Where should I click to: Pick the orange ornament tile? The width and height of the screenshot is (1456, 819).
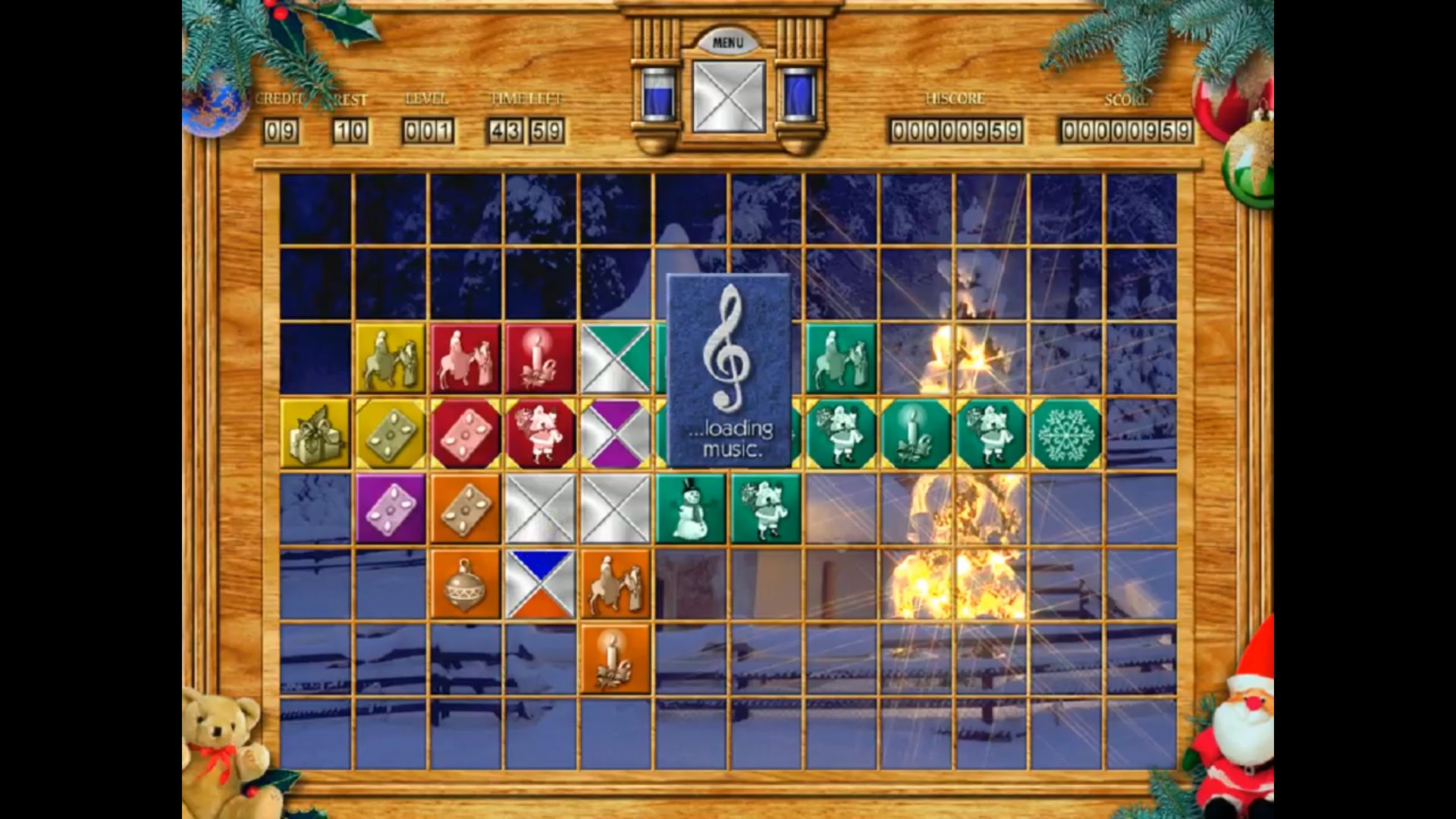[x=466, y=584]
